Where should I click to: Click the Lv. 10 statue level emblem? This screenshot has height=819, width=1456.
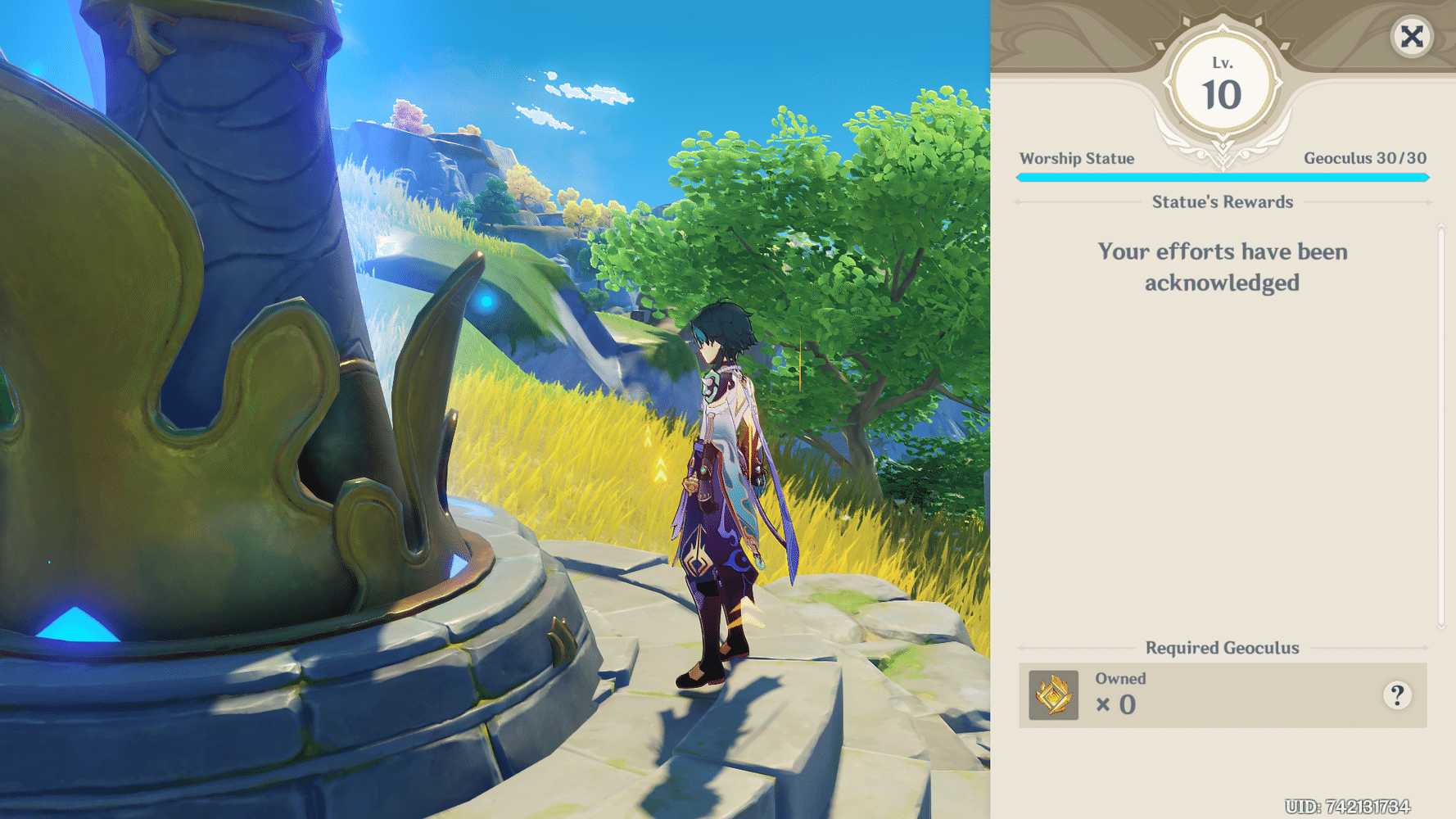pyautogui.click(x=1222, y=82)
